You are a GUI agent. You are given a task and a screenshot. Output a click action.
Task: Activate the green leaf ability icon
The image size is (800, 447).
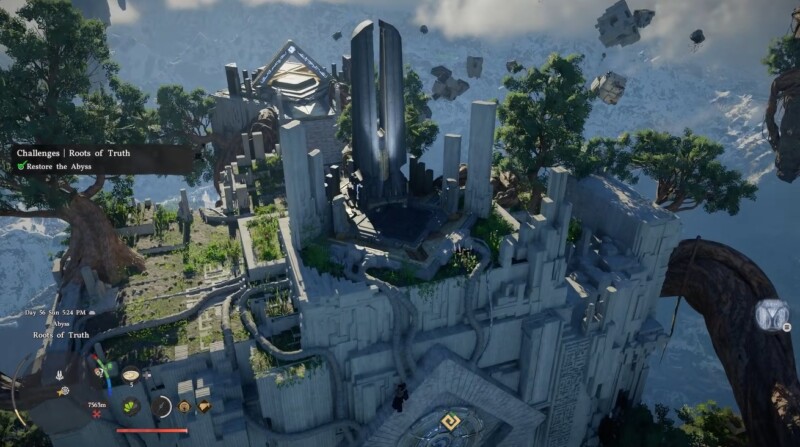click(x=130, y=406)
